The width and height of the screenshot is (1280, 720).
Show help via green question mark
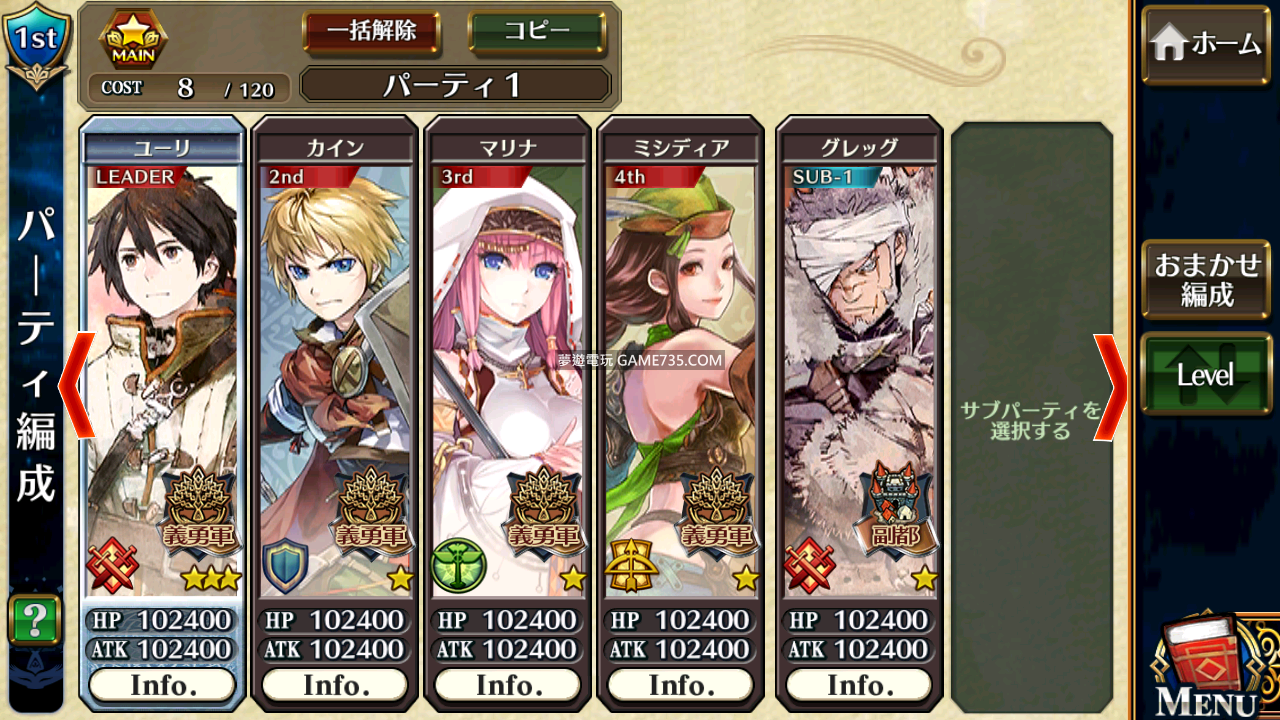(x=35, y=620)
